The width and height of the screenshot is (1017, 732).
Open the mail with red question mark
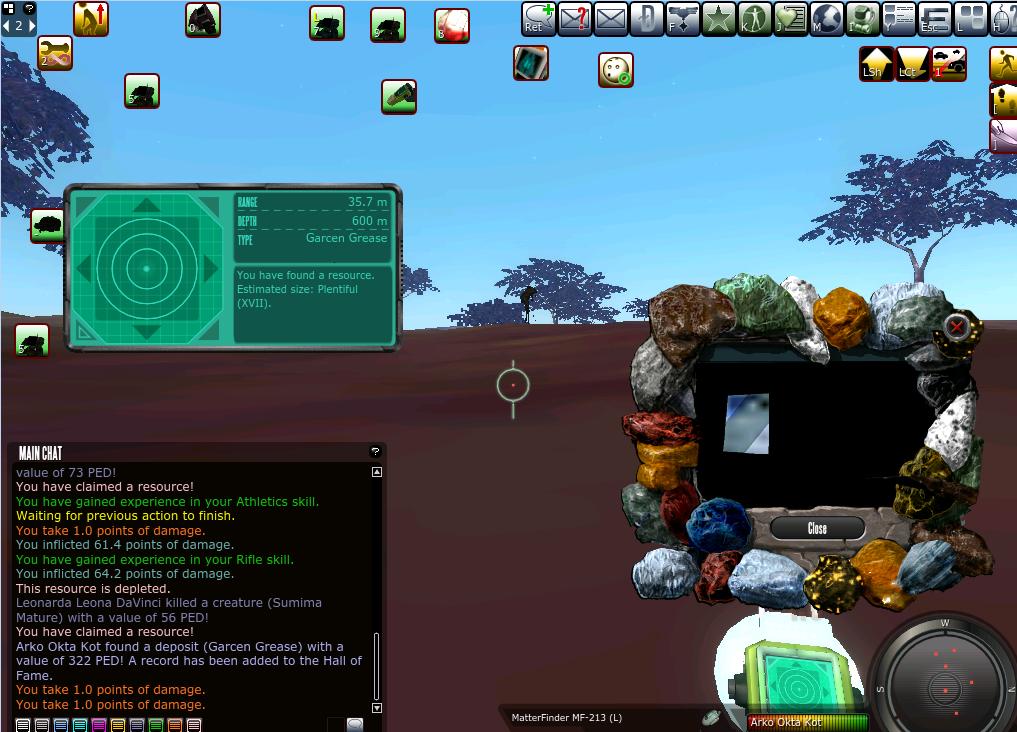574,19
